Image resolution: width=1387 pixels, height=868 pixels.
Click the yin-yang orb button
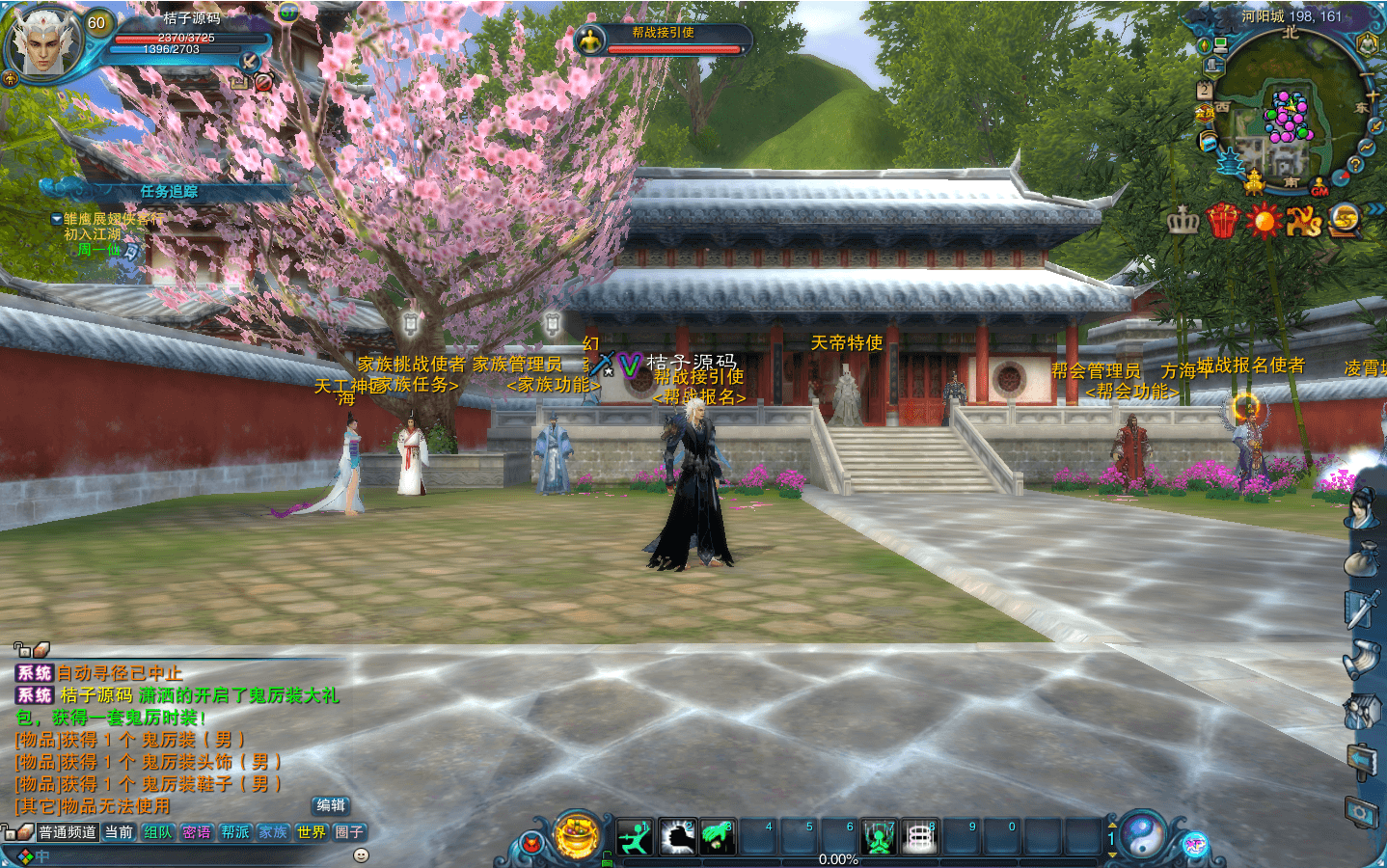tap(1143, 835)
